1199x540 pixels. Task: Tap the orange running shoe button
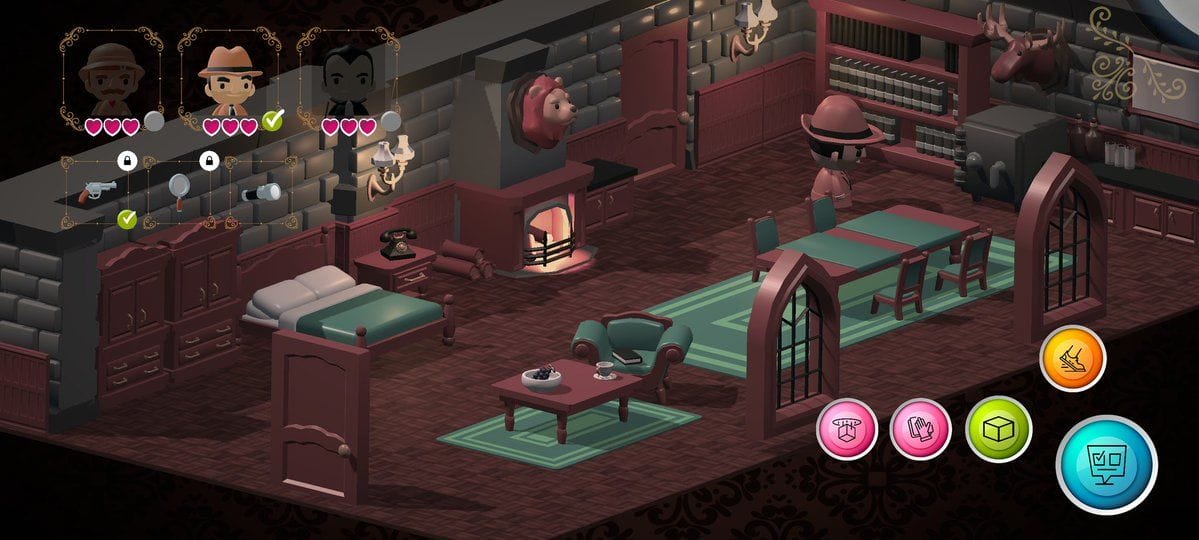coord(1072,358)
